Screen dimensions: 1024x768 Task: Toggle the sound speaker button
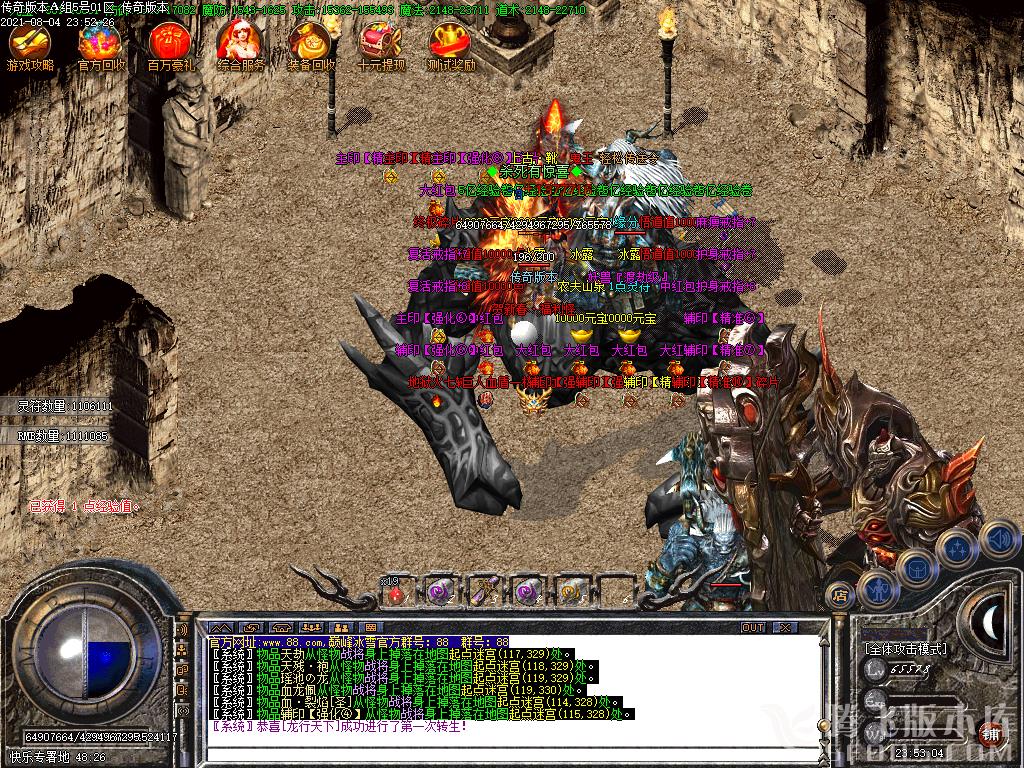(x=998, y=538)
